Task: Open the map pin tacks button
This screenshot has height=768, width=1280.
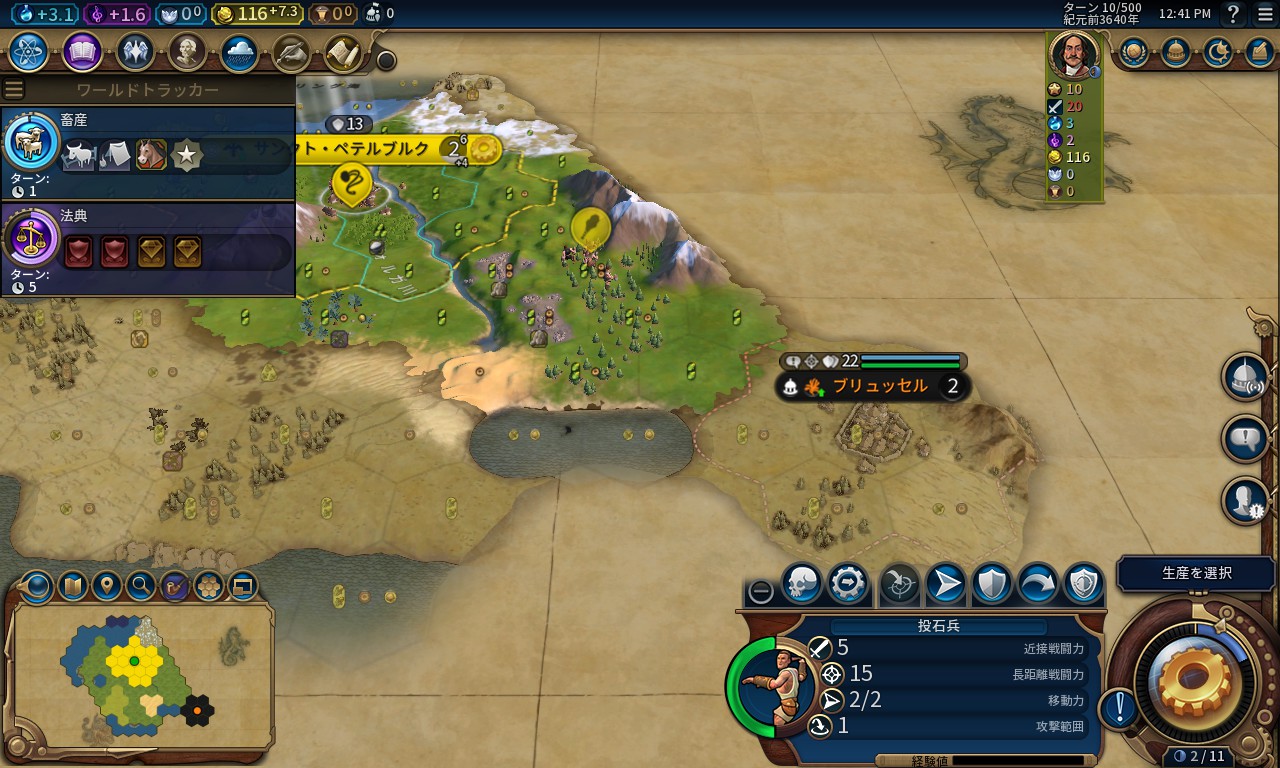Action: 107,585
